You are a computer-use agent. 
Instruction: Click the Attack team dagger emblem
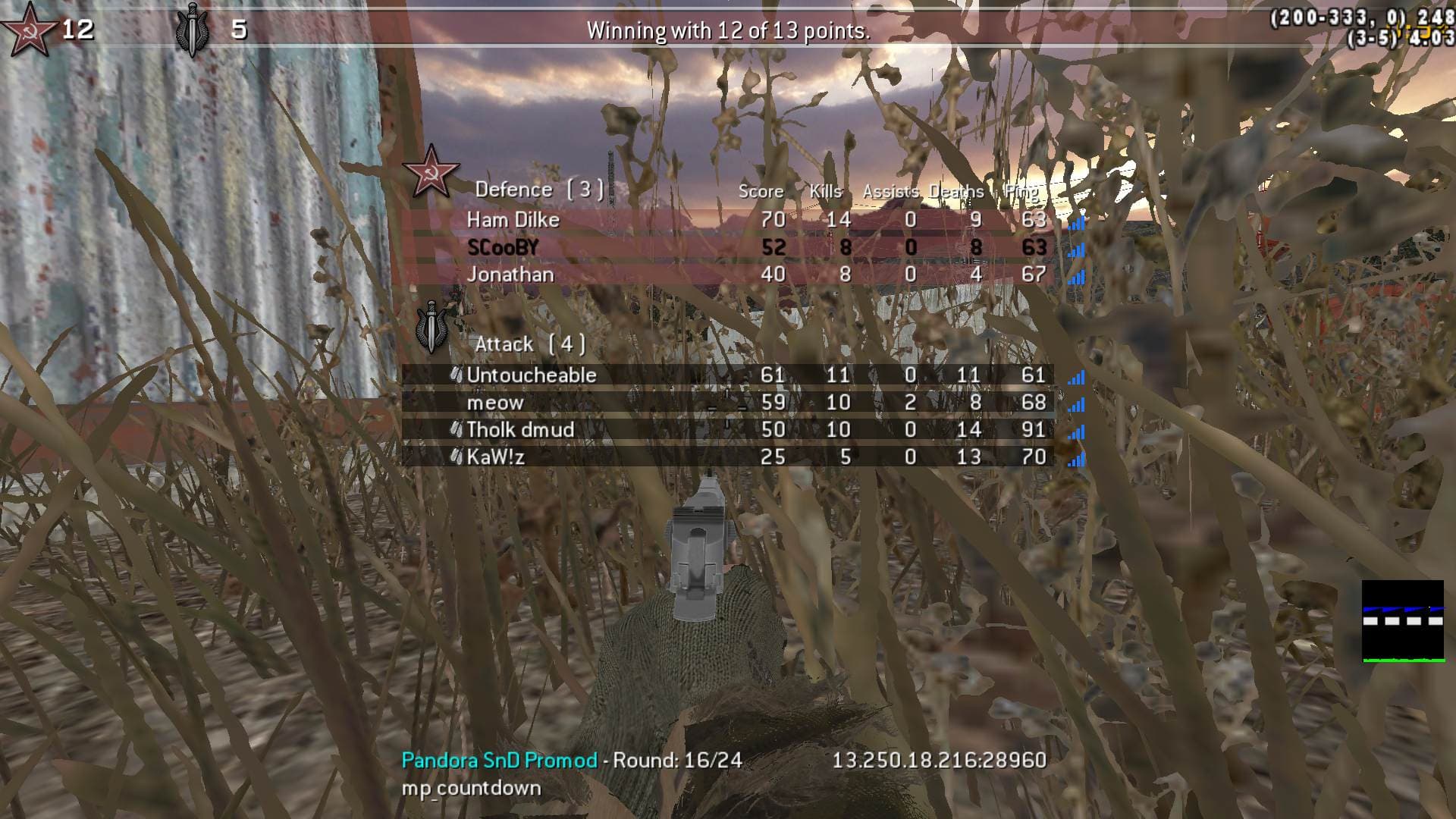coord(432,328)
